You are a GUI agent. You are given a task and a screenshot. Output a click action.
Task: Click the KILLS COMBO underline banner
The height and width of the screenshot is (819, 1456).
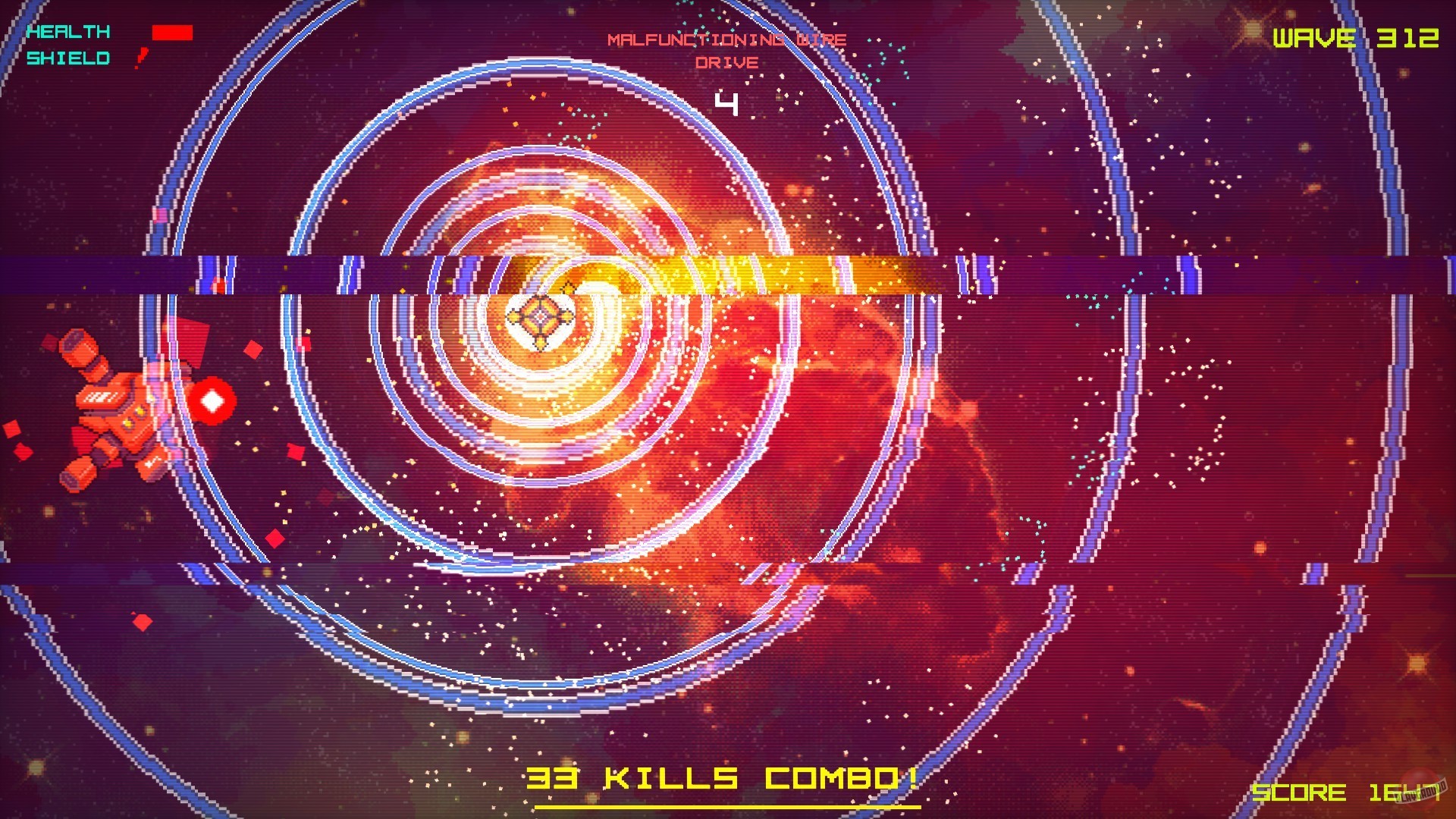tap(728, 805)
